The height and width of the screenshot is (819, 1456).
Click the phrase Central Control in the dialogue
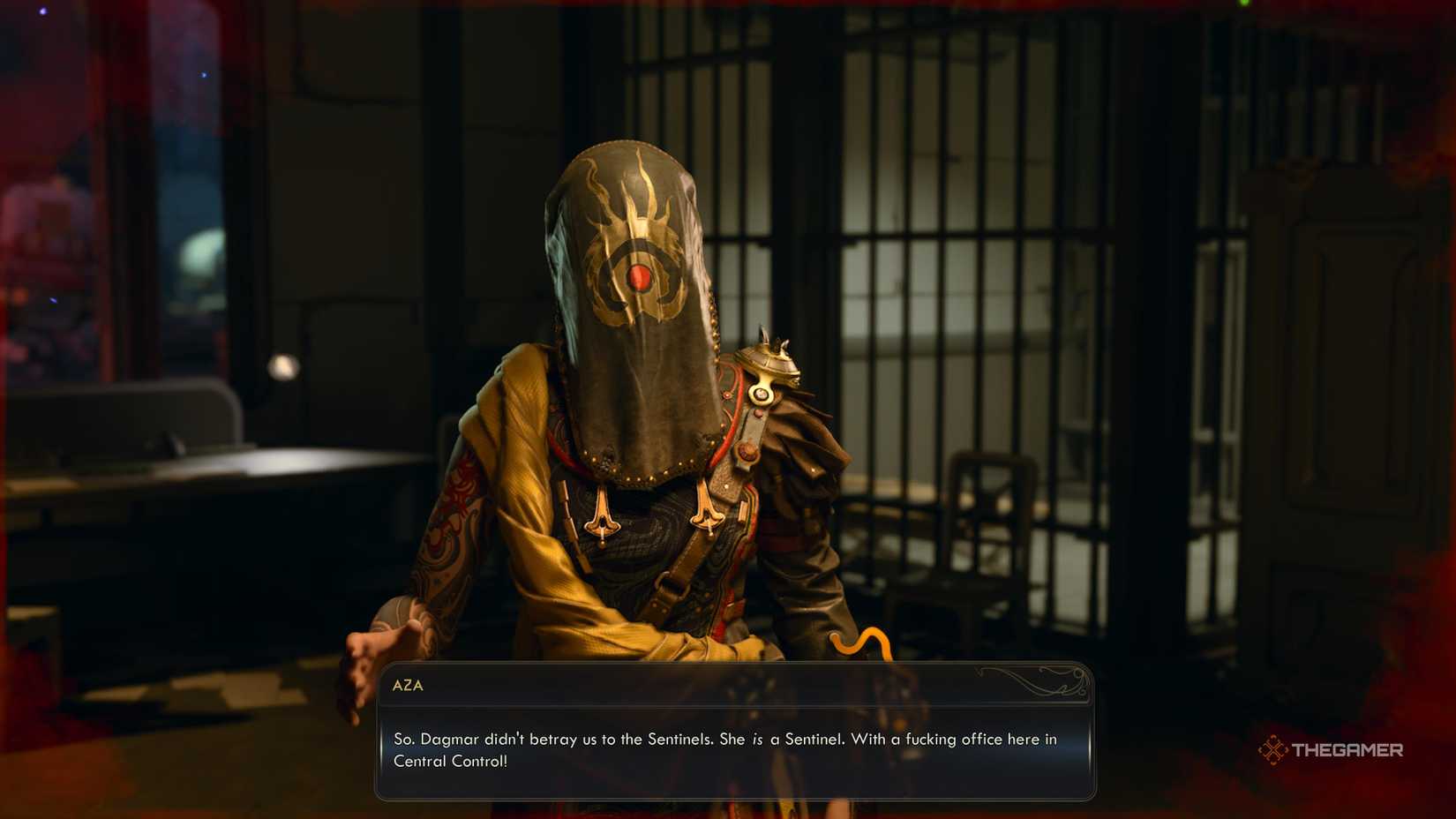tap(452, 762)
